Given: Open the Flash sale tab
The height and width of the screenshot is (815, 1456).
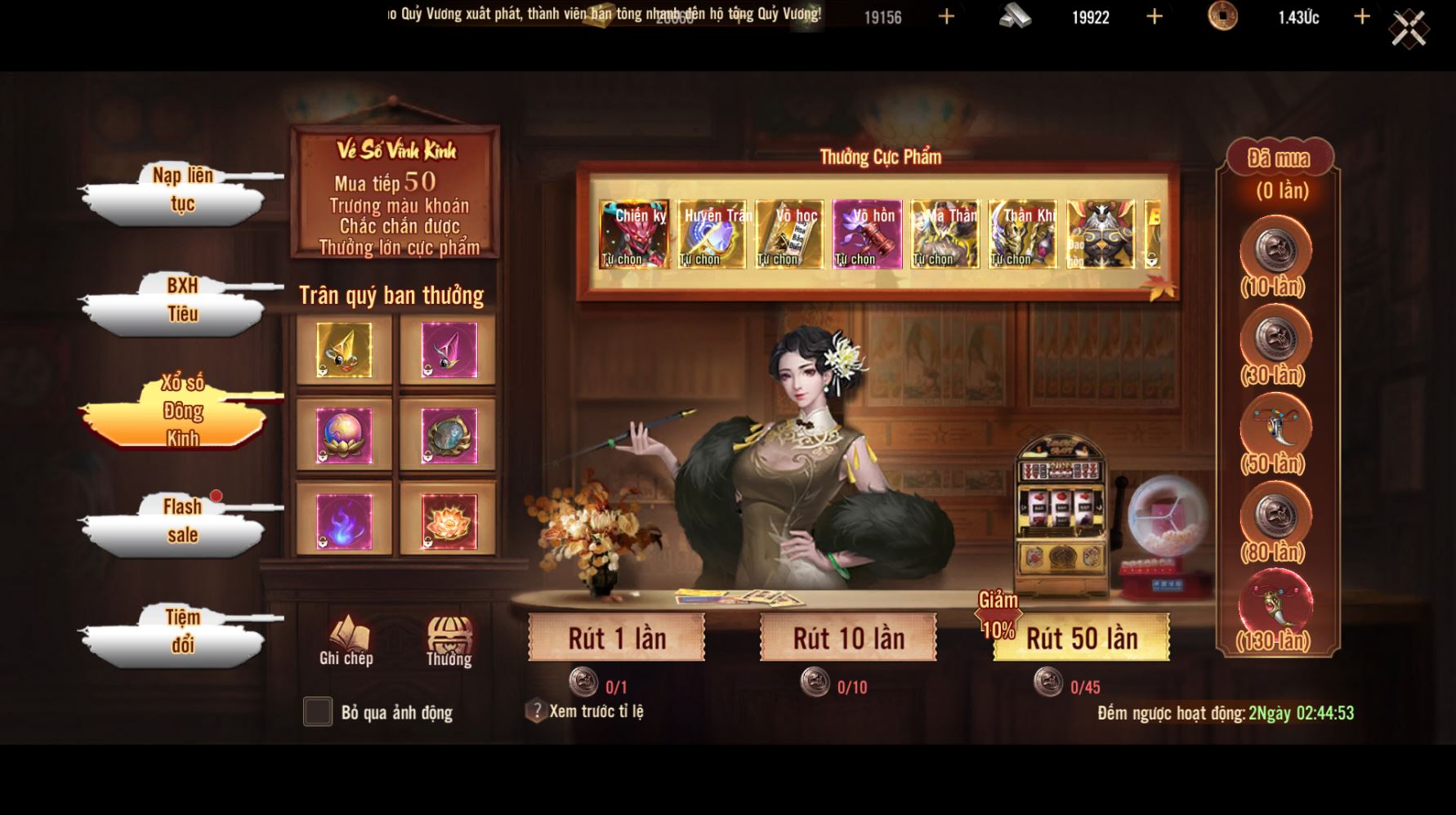Looking at the screenshot, I should [181, 521].
